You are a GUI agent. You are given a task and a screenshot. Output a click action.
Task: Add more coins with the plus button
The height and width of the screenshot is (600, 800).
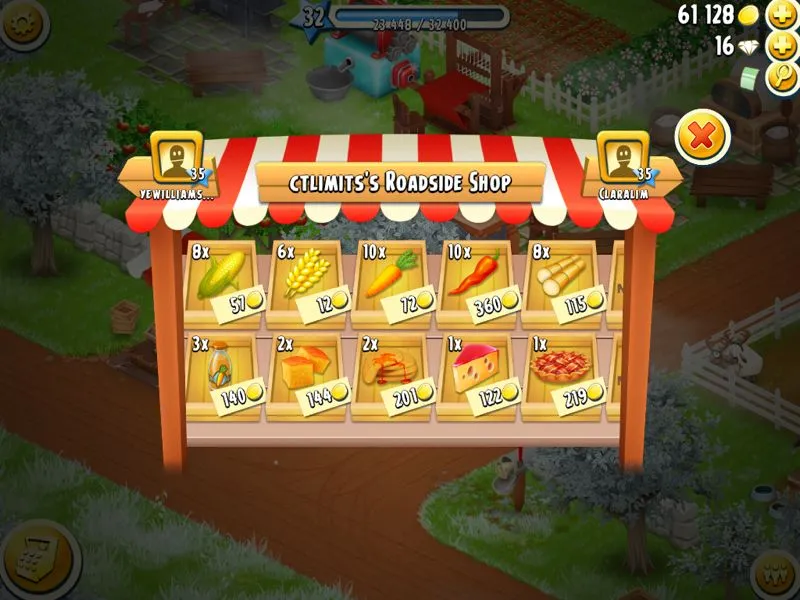pyautogui.click(x=780, y=15)
